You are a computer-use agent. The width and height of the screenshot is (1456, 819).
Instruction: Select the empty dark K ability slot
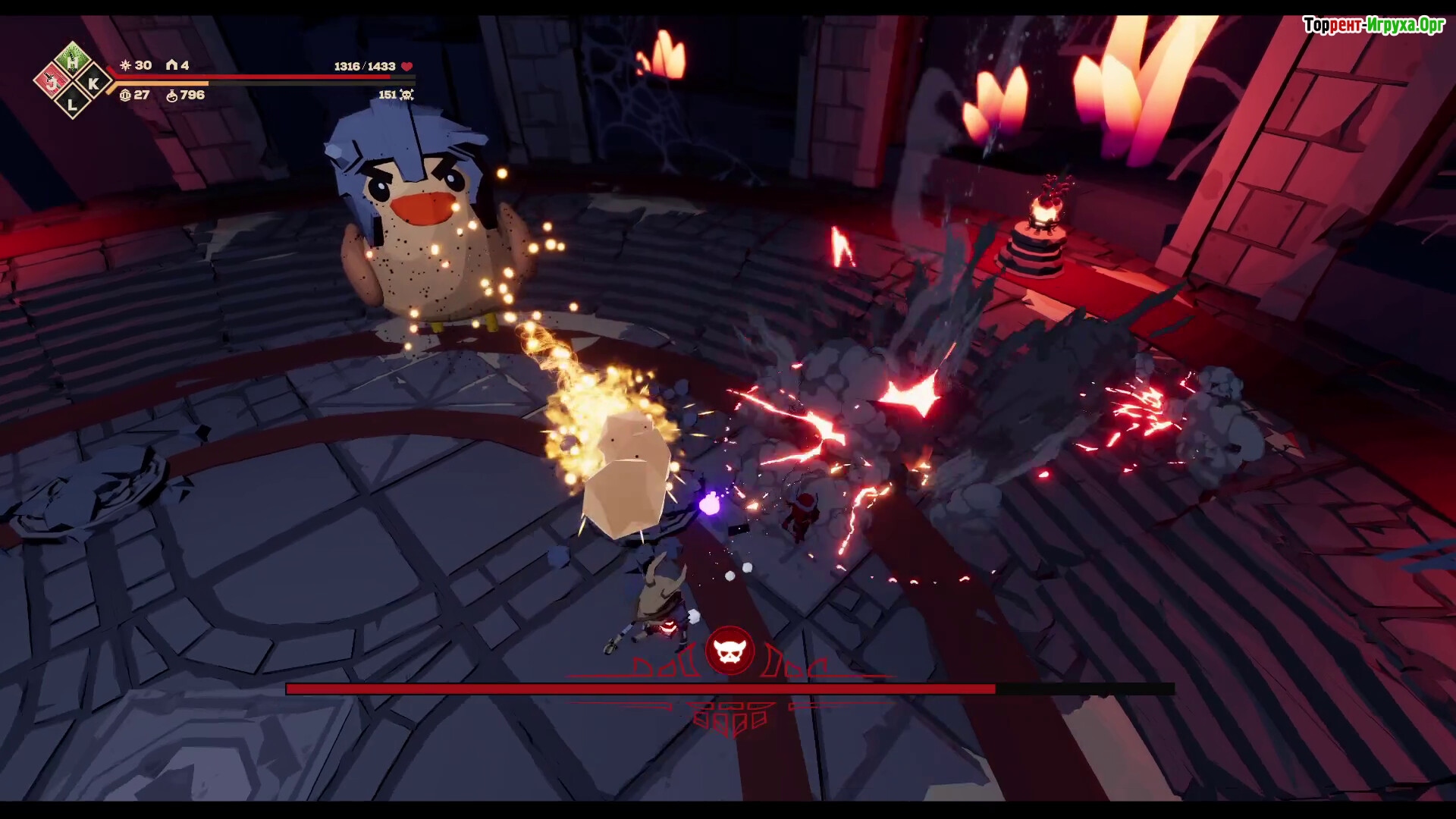tap(93, 83)
